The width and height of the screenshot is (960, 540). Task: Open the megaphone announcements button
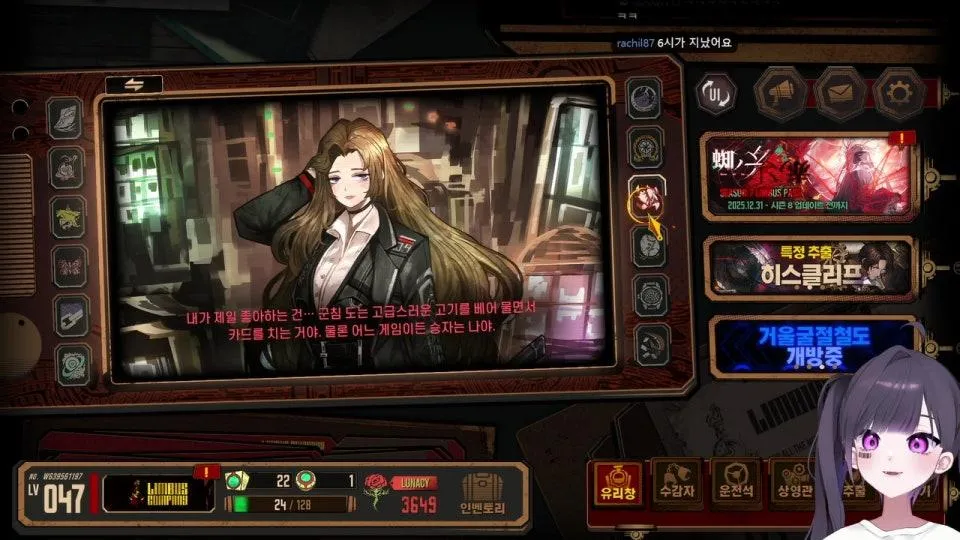tap(780, 94)
